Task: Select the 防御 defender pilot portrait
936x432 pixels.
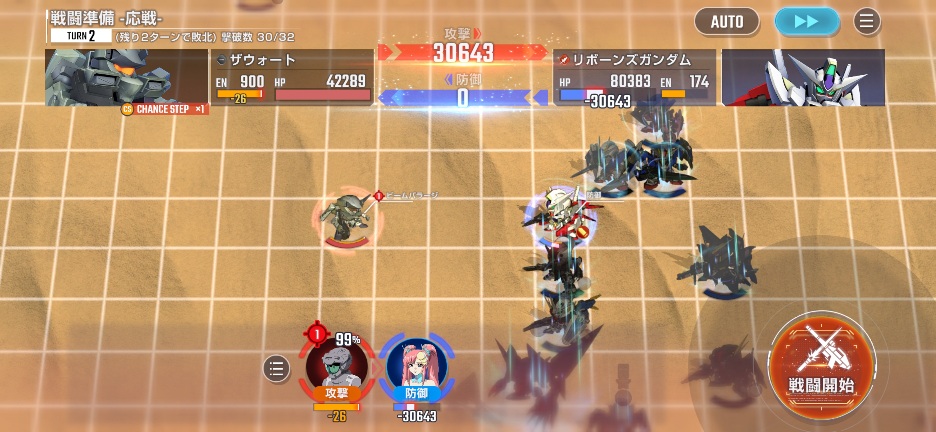Action: point(416,367)
